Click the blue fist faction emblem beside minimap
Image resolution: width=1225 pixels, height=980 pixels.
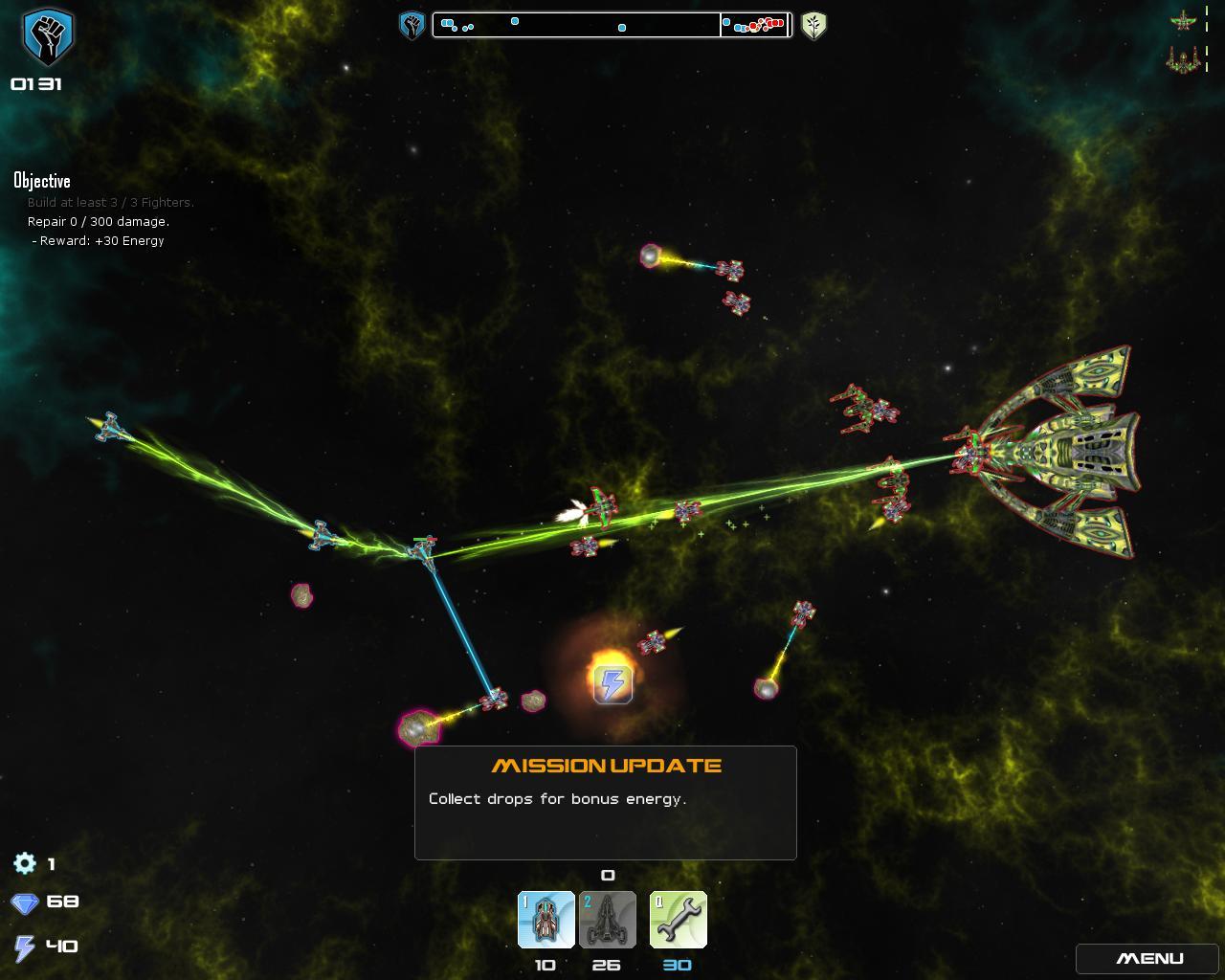[x=412, y=25]
